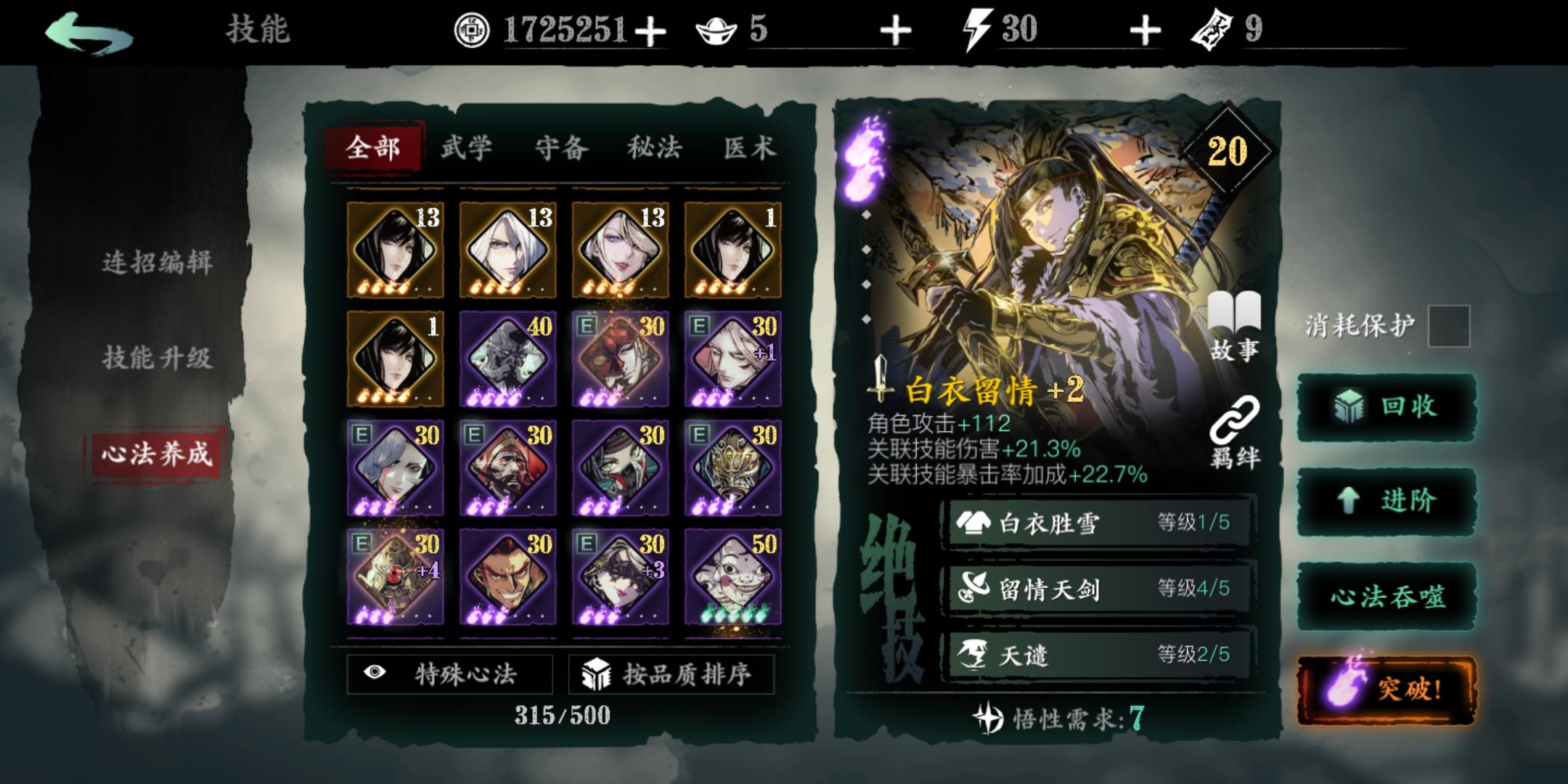Click the plus next to copper coins
This screenshot has height=784, width=1568.
(x=652, y=30)
